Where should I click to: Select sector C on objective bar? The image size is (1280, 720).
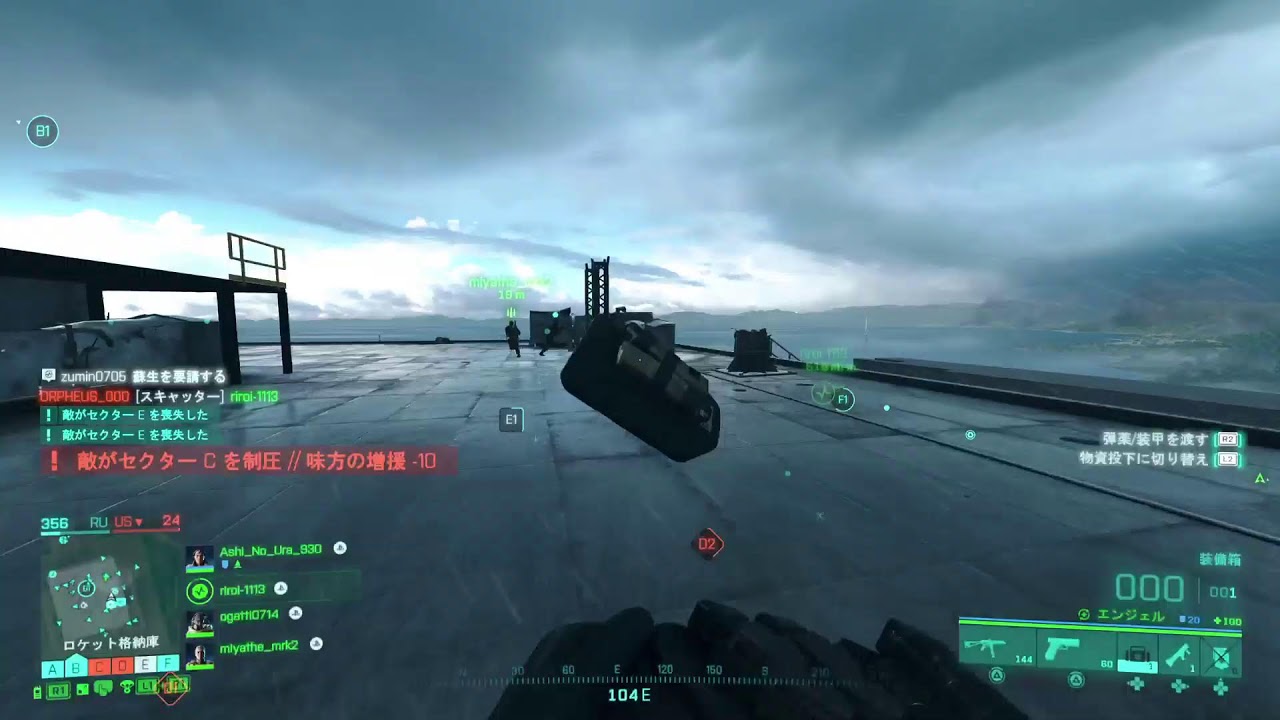pos(99,665)
